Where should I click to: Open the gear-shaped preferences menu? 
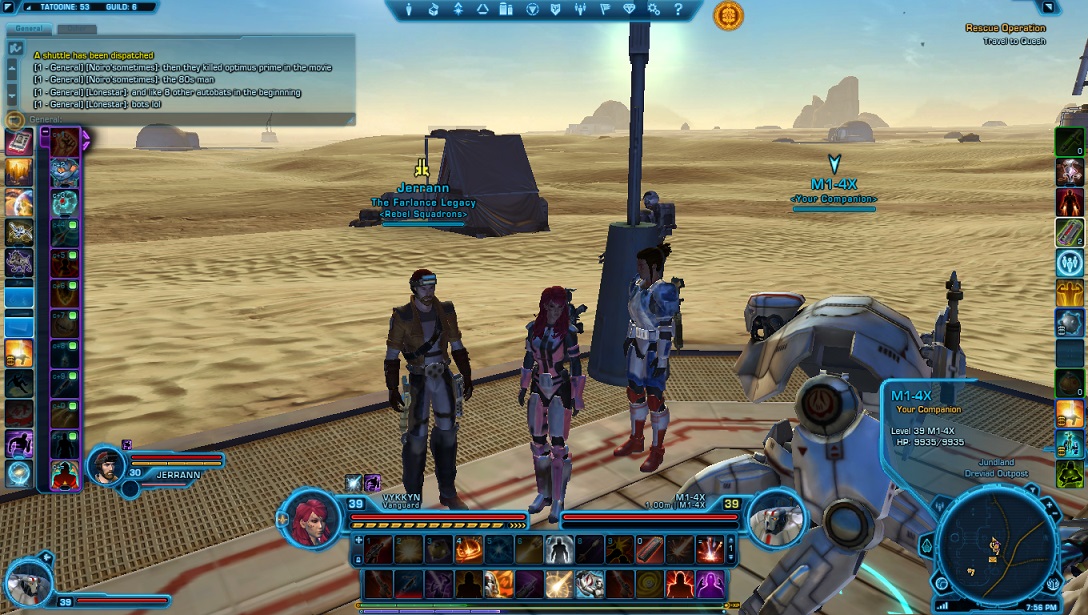click(655, 9)
